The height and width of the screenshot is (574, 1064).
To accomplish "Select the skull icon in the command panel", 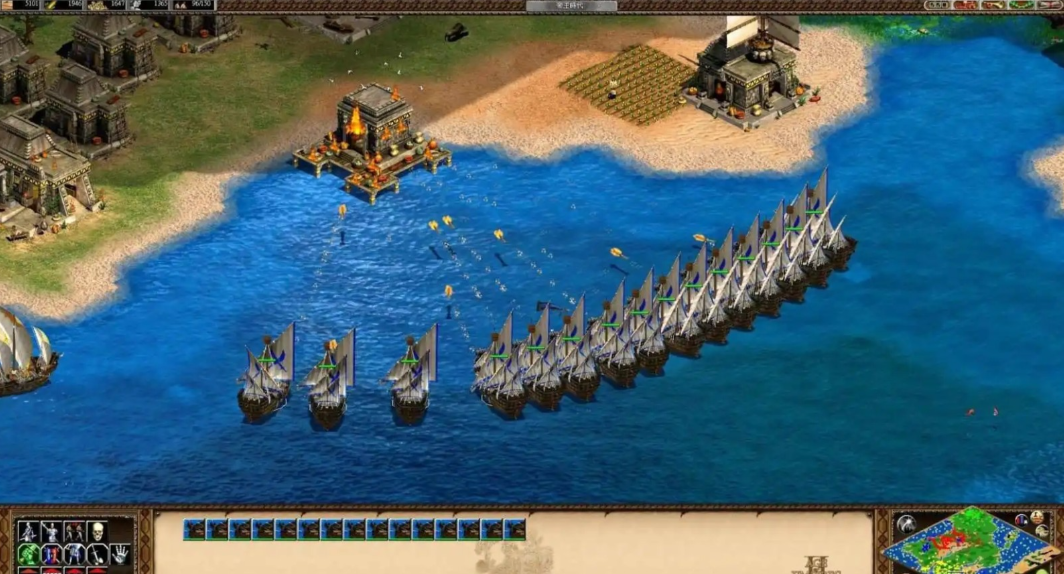I will coord(98,531).
